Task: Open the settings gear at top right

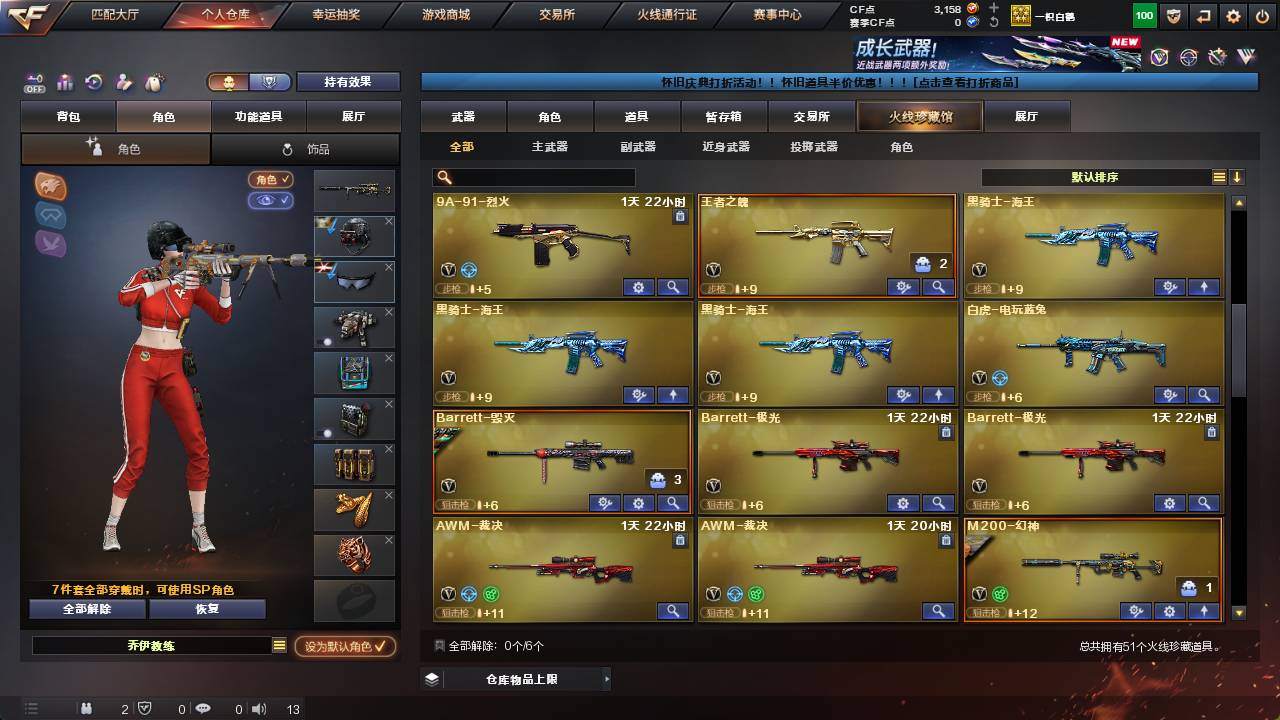Action: click(x=1232, y=15)
